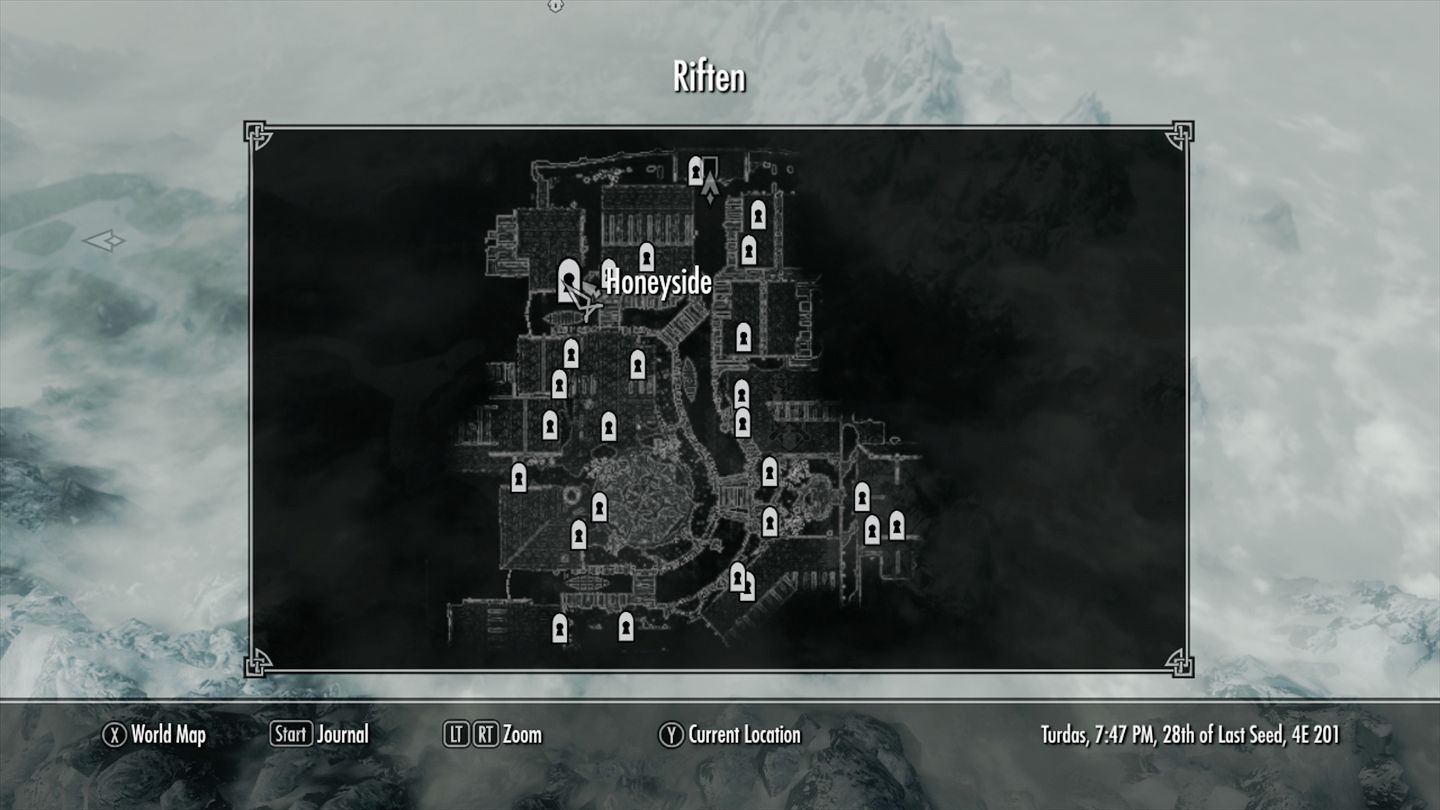The width and height of the screenshot is (1440, 810).
Task: Open the World Map view
Action: coord(155,735)
